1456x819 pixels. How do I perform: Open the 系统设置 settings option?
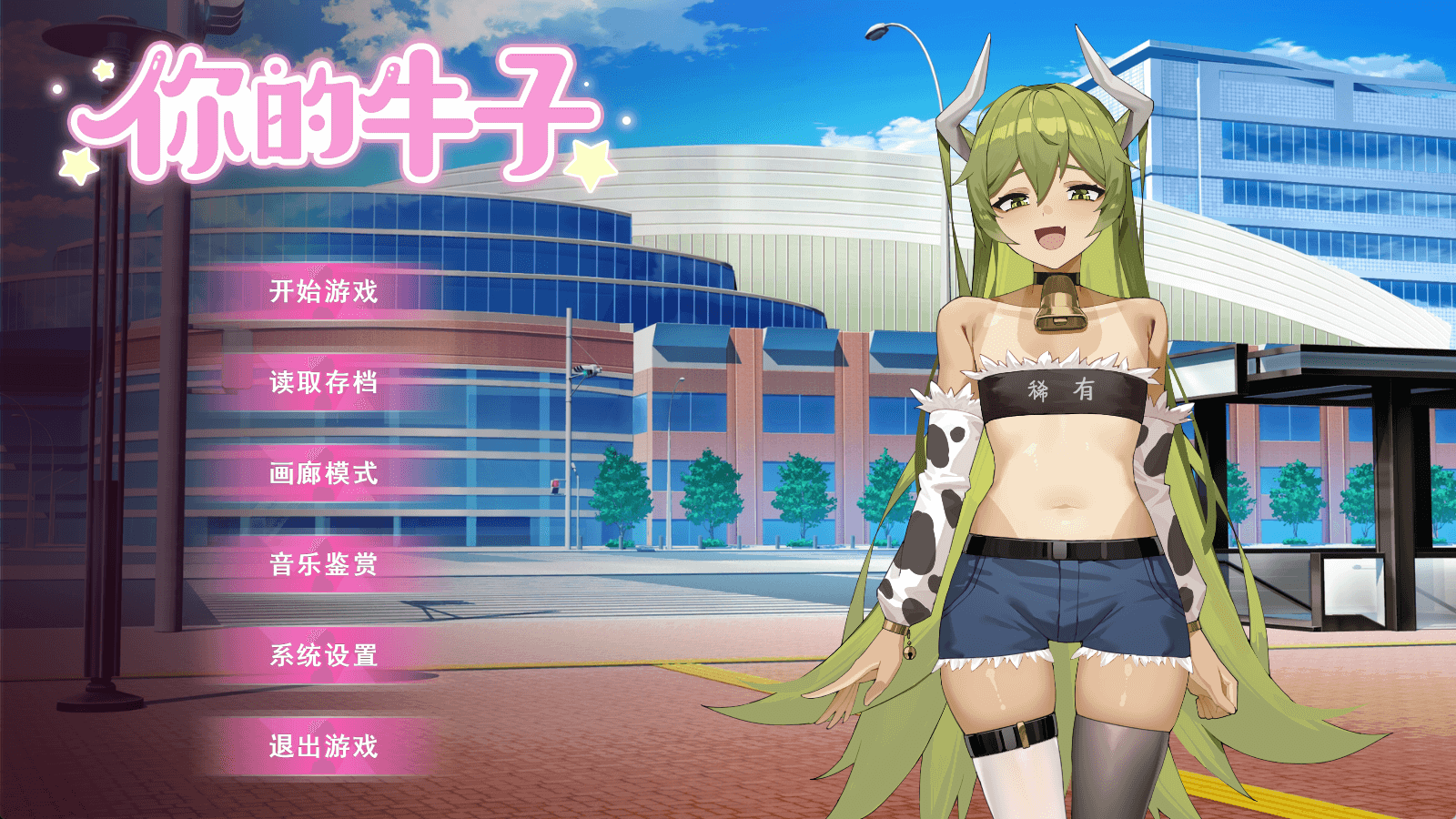point(326,657)
